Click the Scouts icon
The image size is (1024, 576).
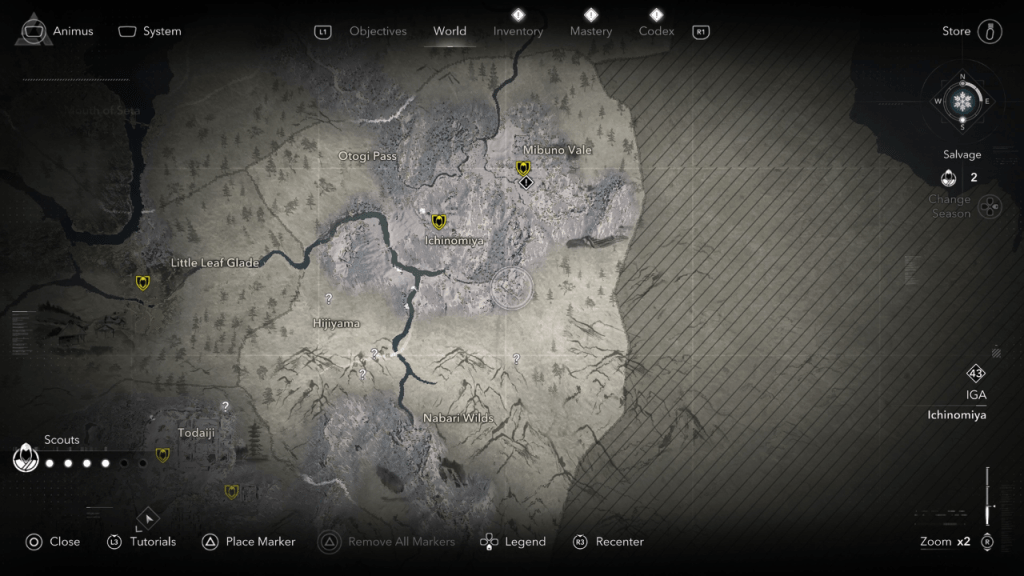click(25, 459)
